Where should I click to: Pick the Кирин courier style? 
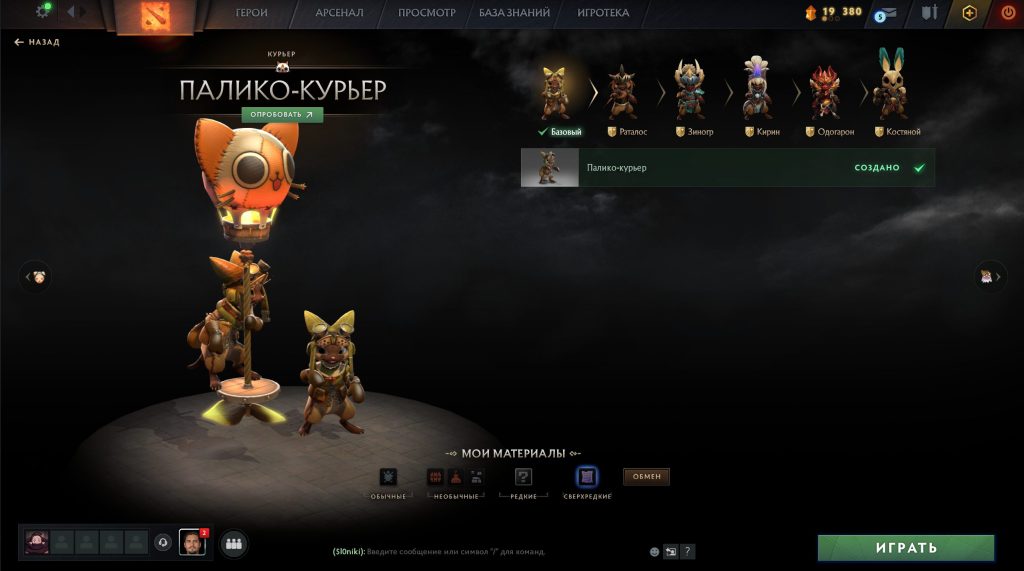(x=758, y=95)
